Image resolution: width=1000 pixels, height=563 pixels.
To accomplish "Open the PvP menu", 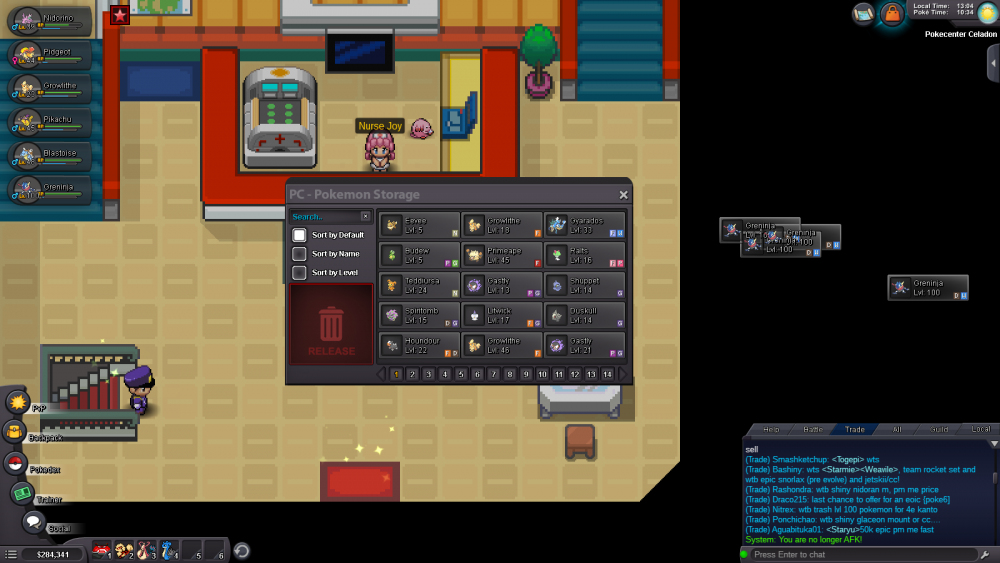I will click(18, 402).
